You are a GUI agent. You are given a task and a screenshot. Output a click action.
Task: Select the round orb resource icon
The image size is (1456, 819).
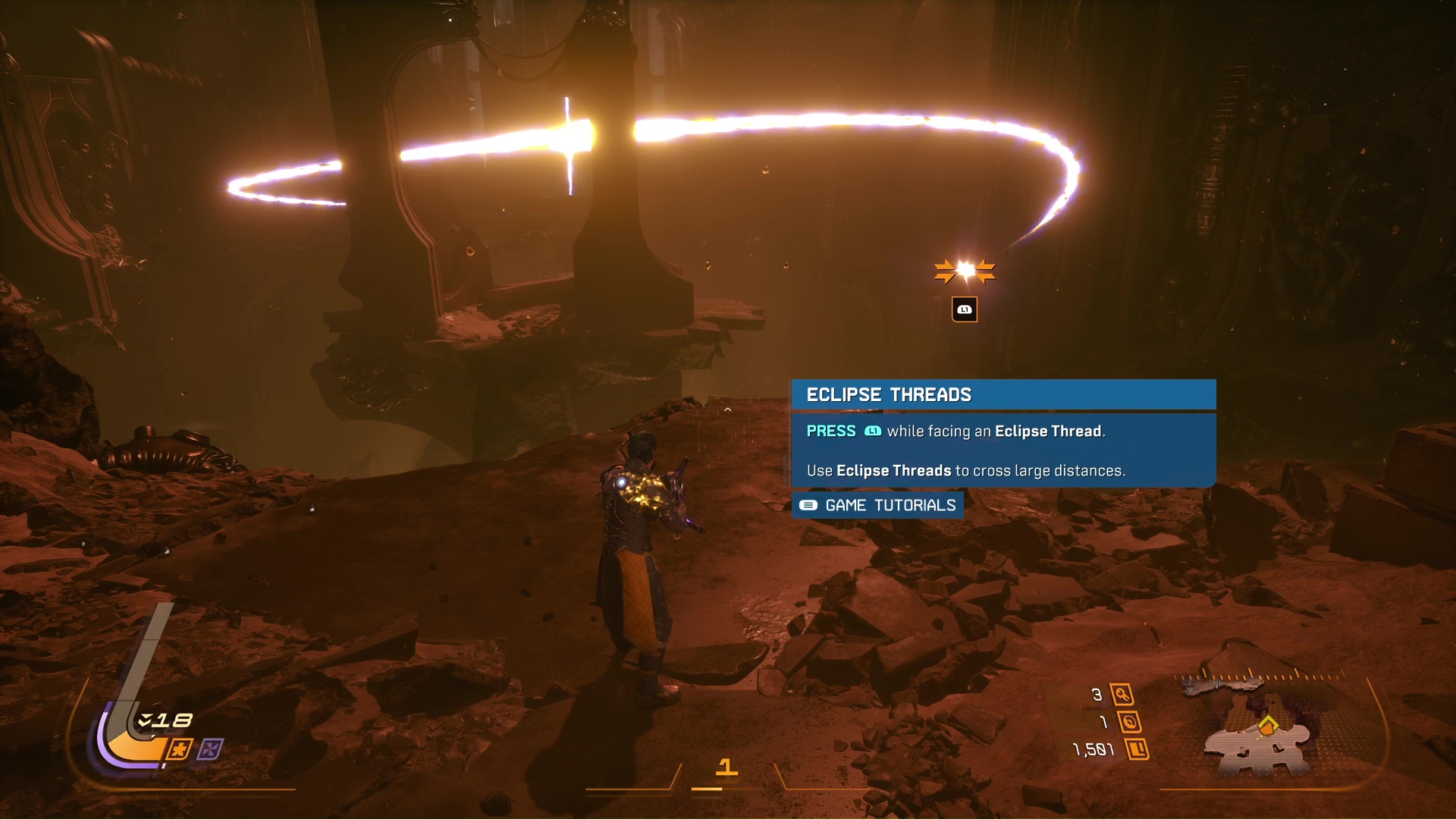1129,722
